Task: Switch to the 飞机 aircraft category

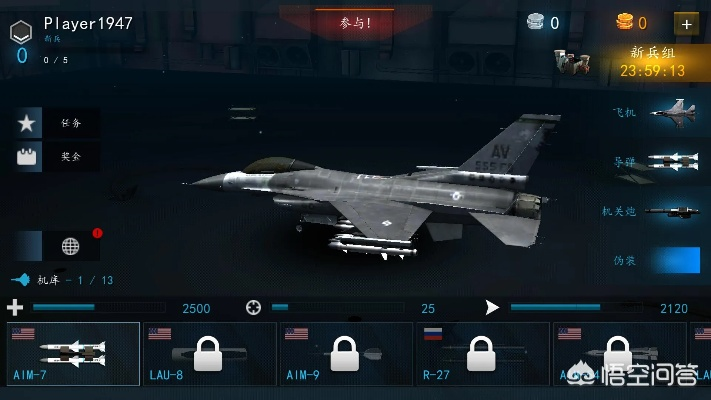Action: (657, 112)
